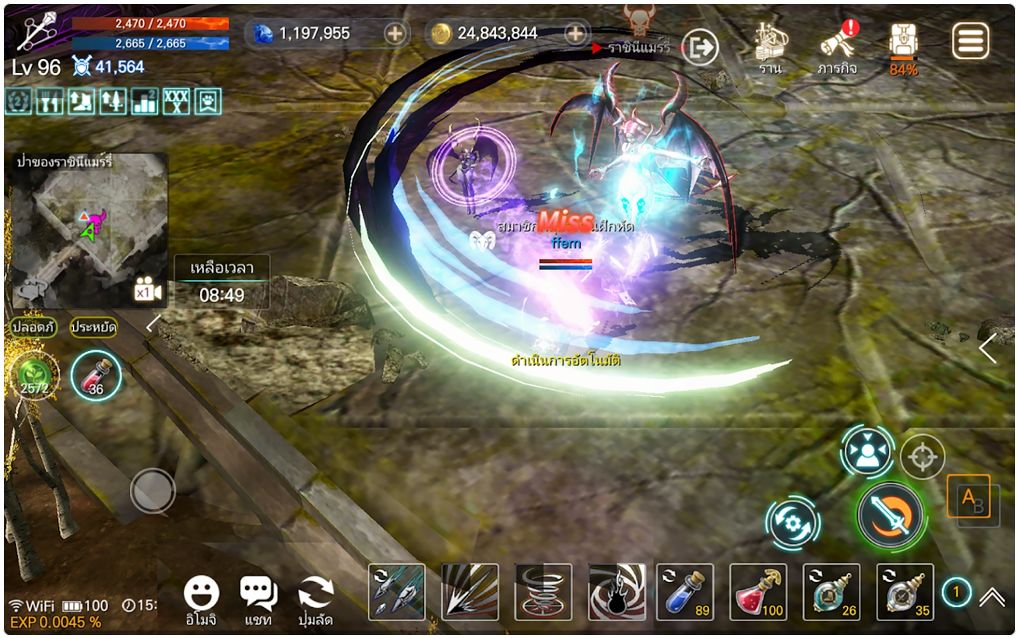
Task: Open the shop (ร้าน) icon
Action: pos(769,46)
